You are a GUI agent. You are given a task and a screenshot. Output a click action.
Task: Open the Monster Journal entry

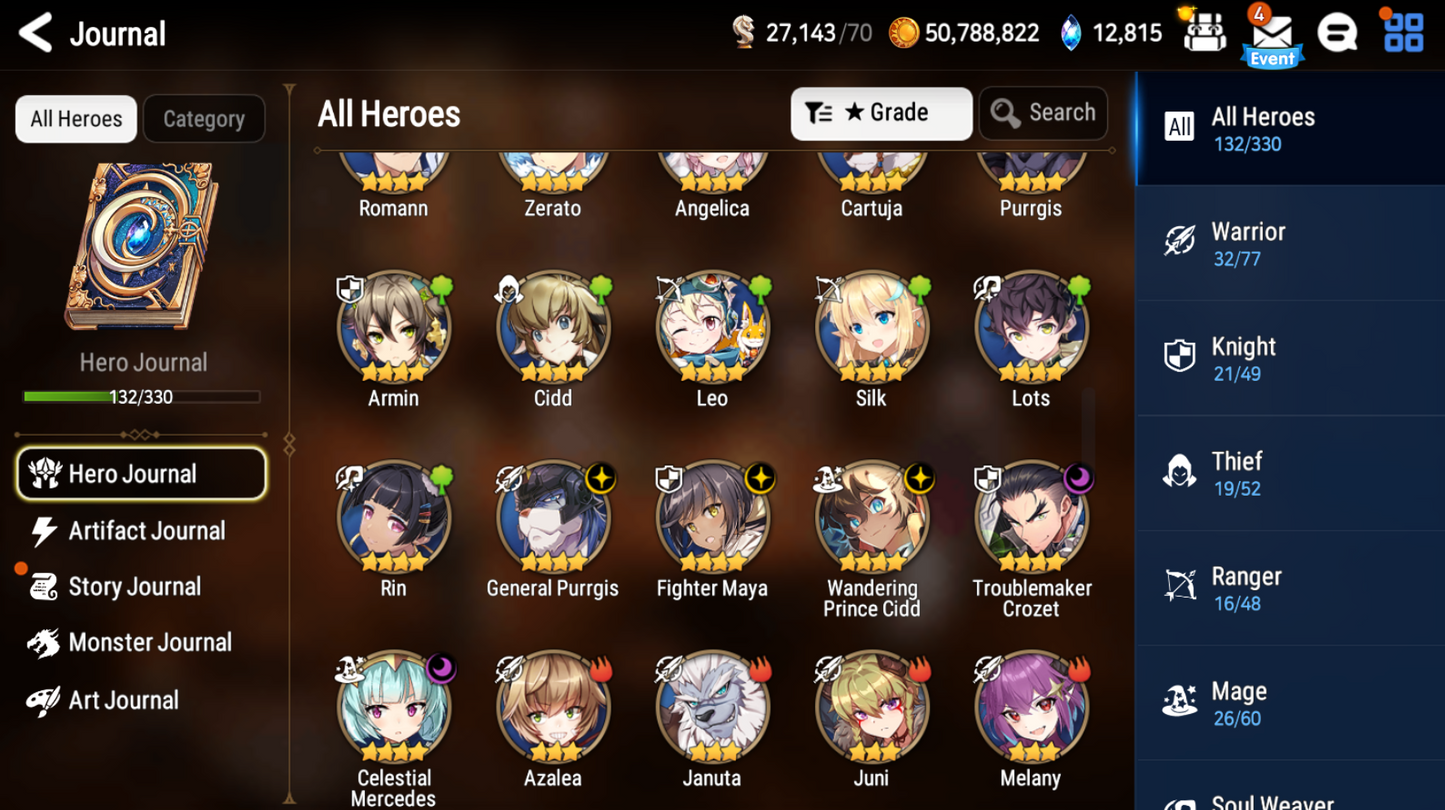coord(146,642)
